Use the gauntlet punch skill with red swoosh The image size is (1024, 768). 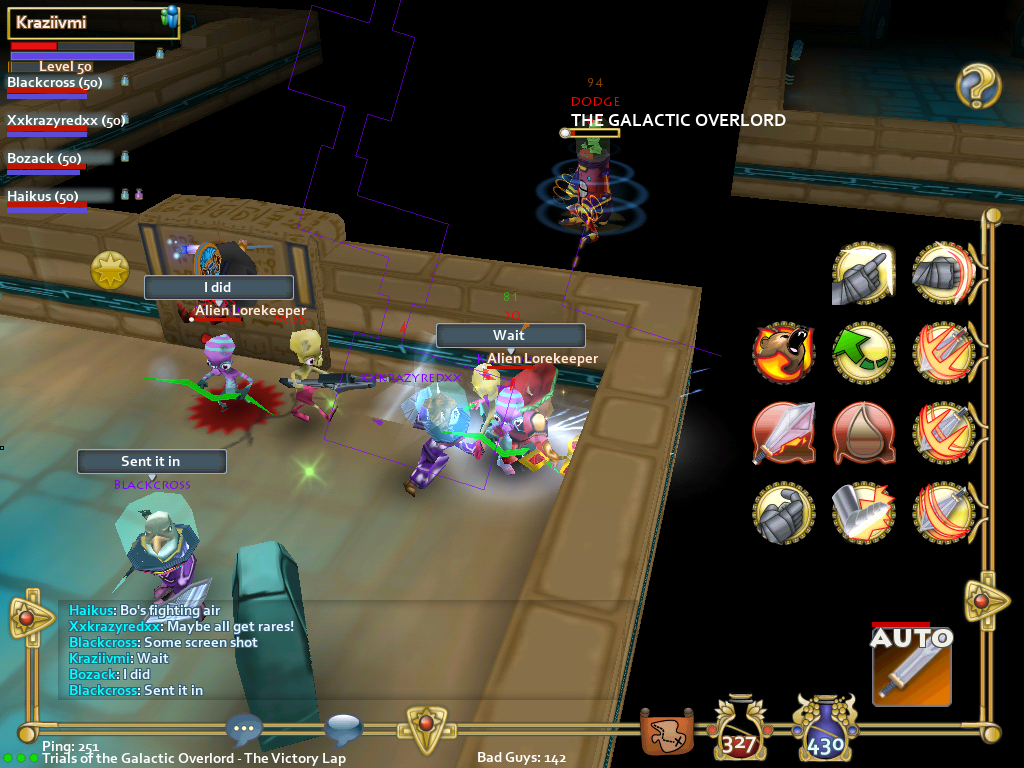point(943,272)
